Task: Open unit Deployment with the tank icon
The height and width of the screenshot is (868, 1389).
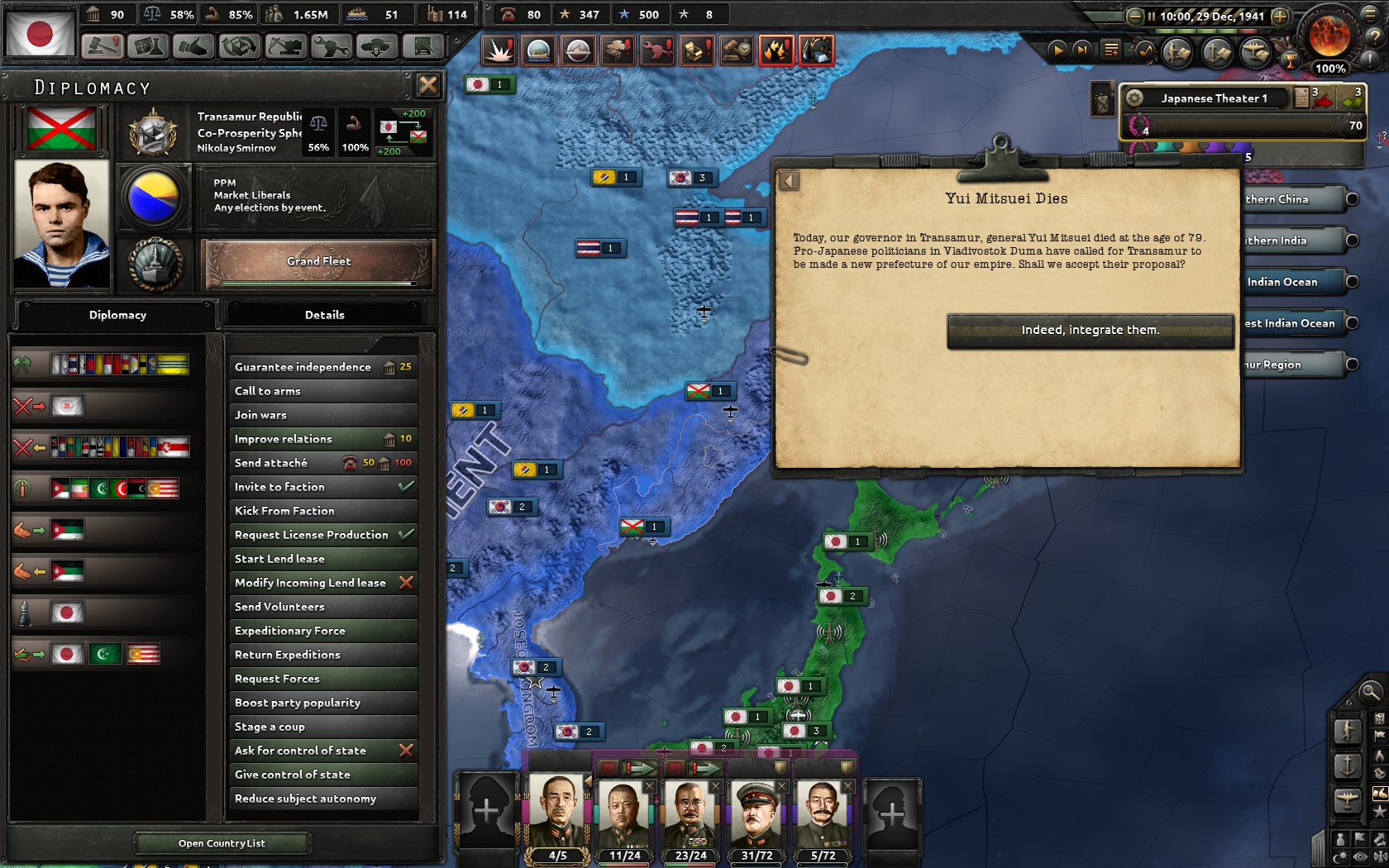Action: [376, 47]
